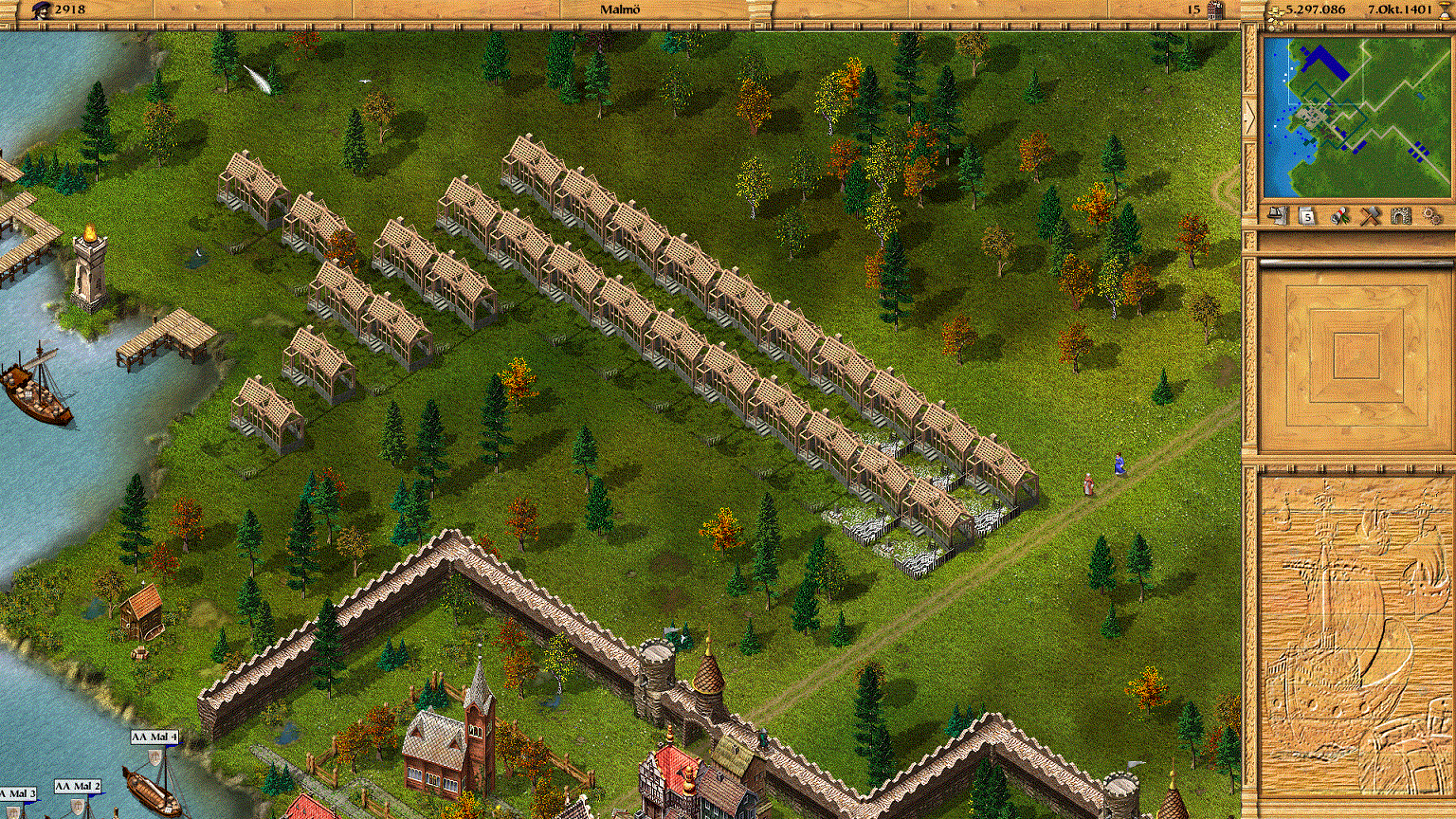Click the arrow tab left of the minimap
This screenshot has width=1456, height=819.
[x=1249, y=118]
